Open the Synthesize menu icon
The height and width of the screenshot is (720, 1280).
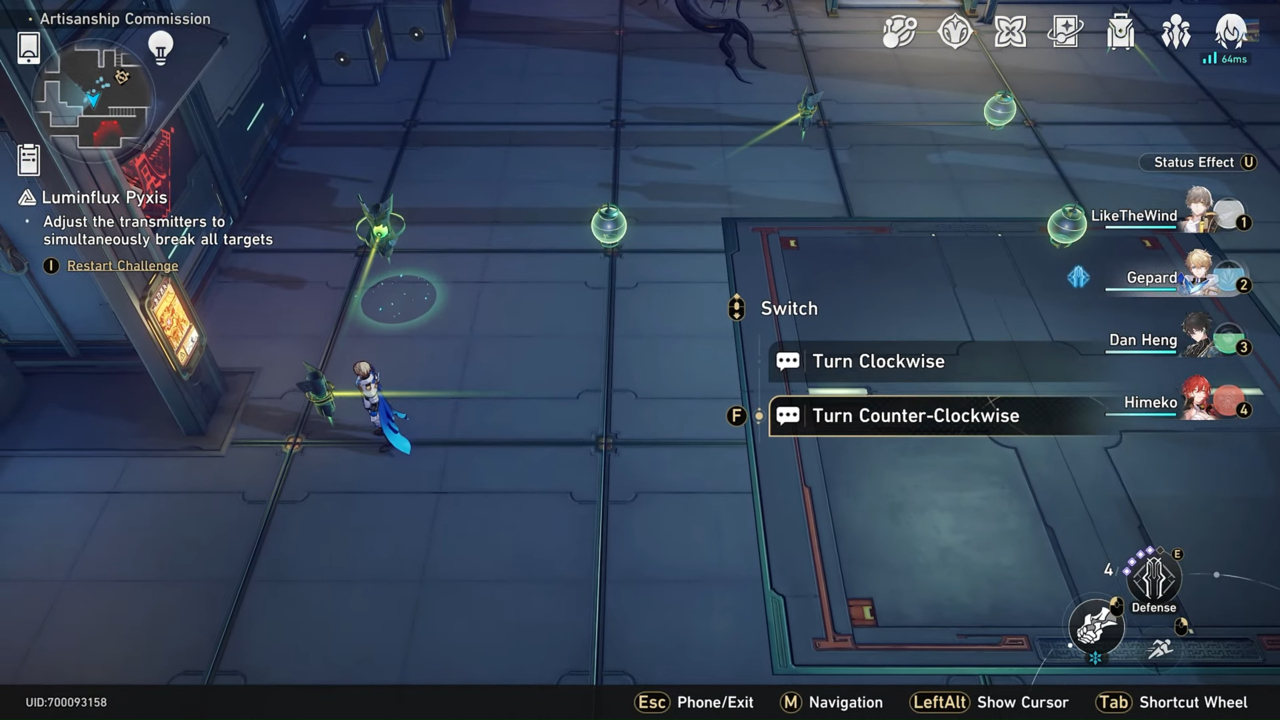click(x=898, y=32)
